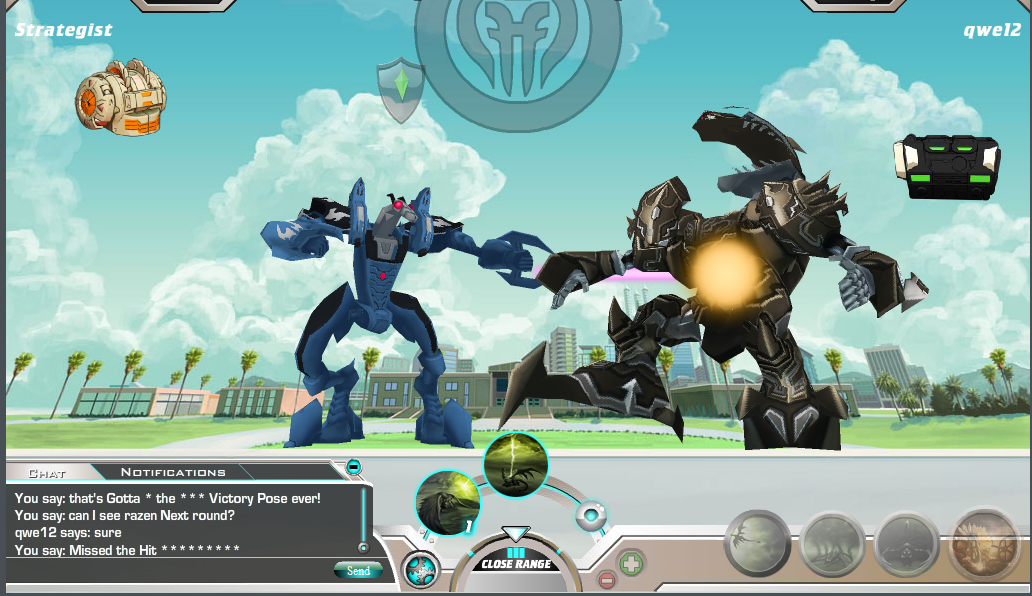Select the black green device beneath qwe12
This screenshot has width=1032, height=596.
[x=945, y=166]
